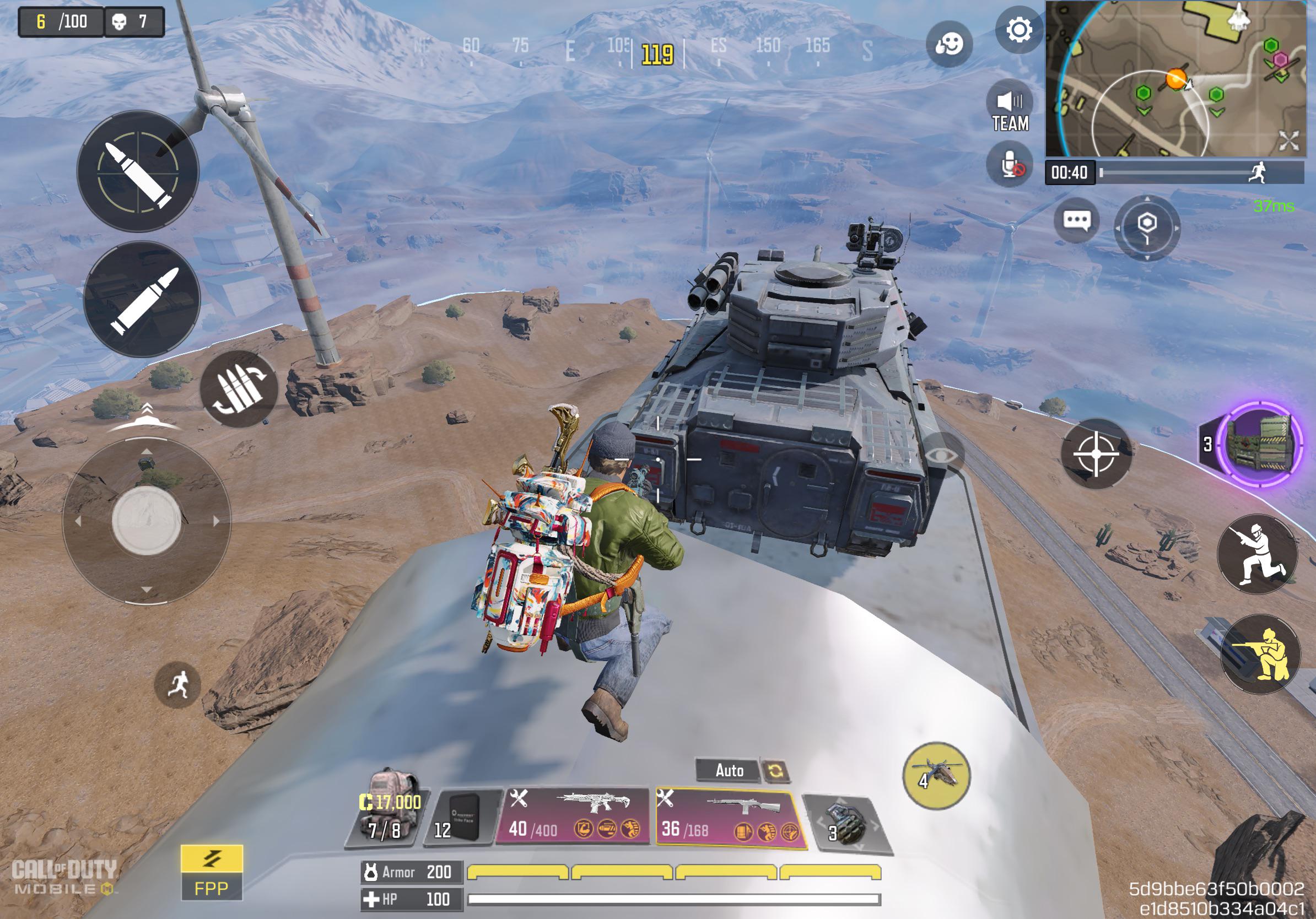Viewport: 1316px width, 919px height.
Task: Toggle the yellow prone stance button
Action: click(x=1260, y=655)
